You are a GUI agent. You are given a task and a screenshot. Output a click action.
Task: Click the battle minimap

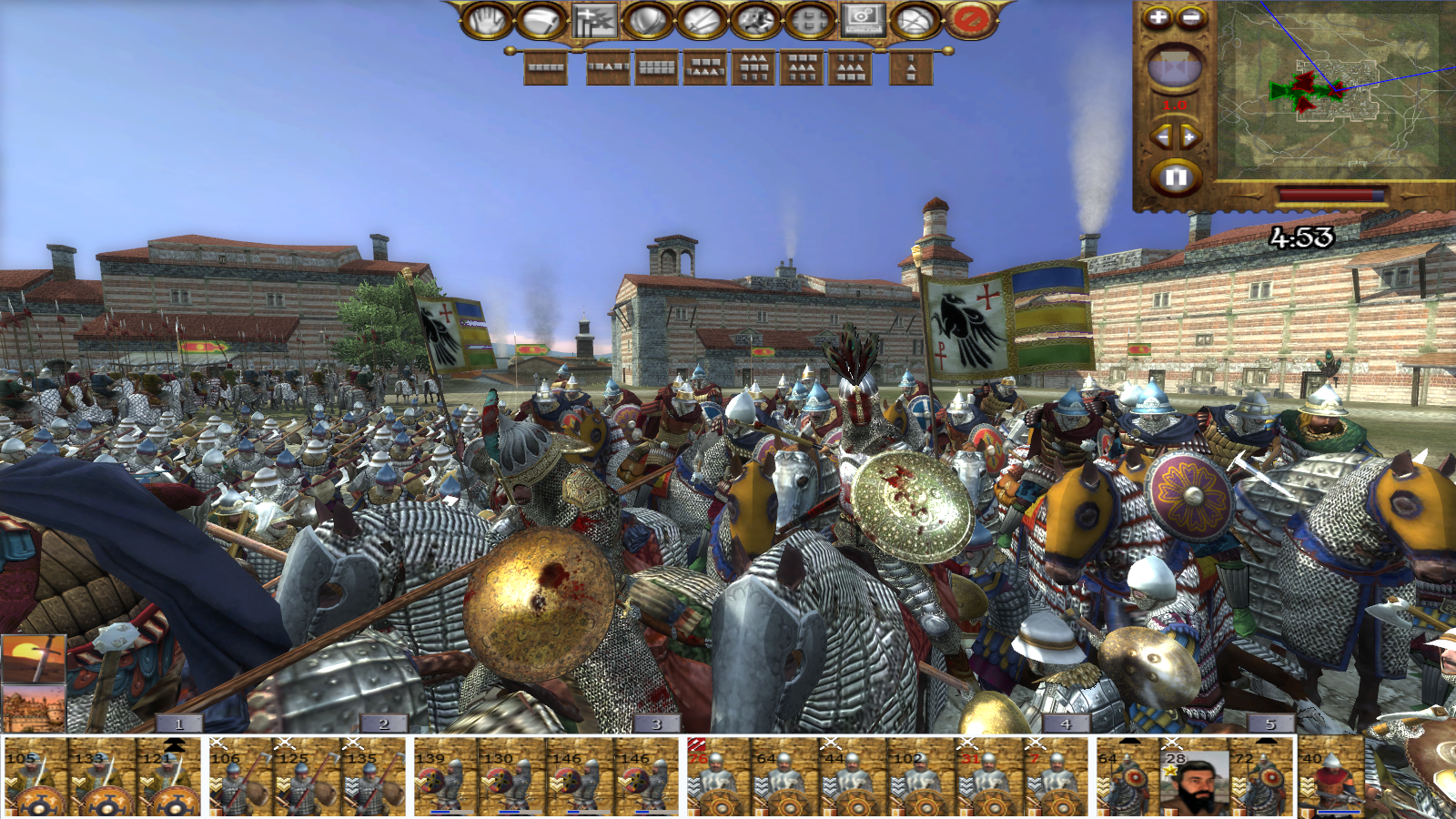pos(1333,89)
